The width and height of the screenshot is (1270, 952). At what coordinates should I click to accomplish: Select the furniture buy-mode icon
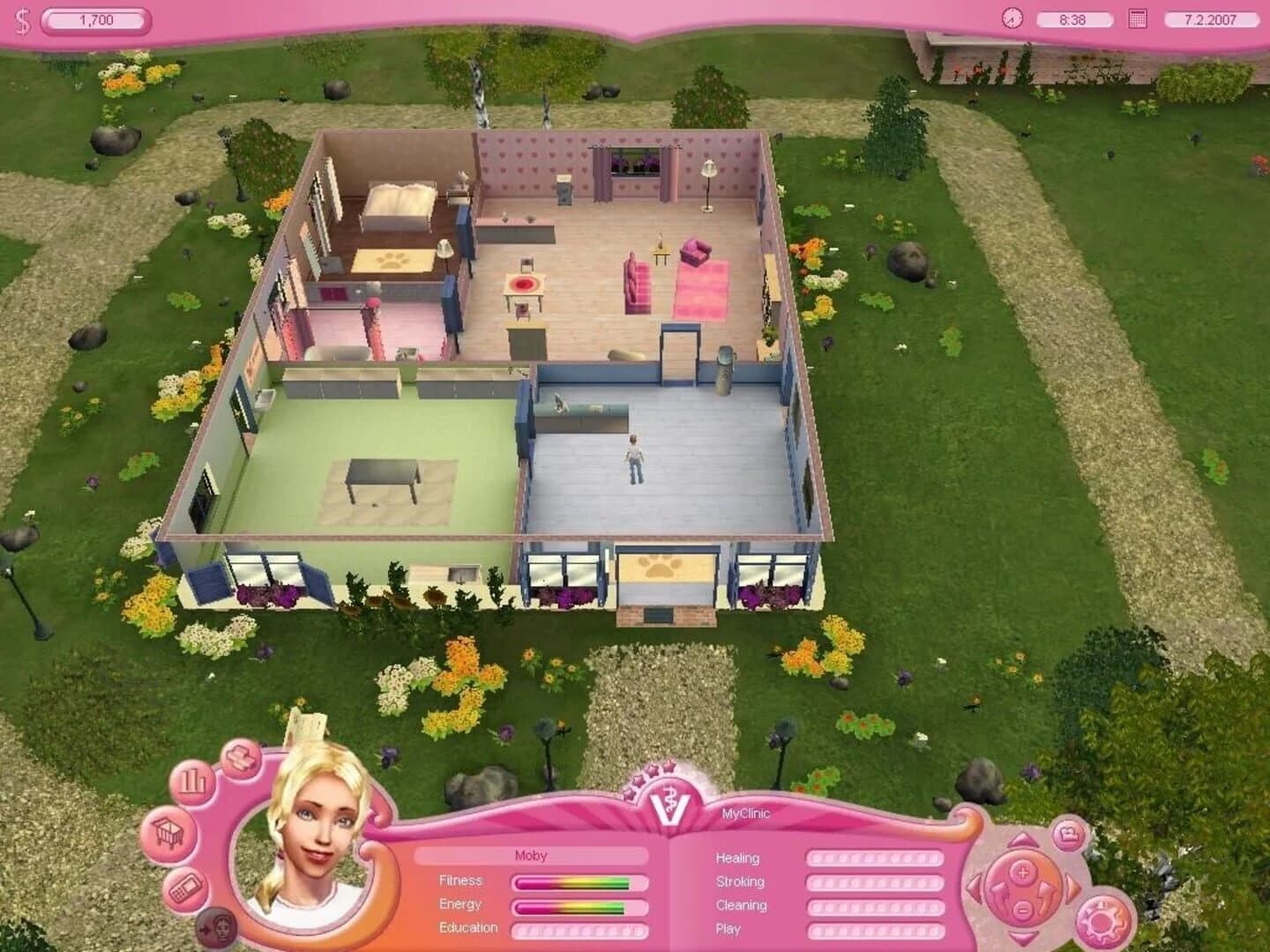tap(240, 758)
